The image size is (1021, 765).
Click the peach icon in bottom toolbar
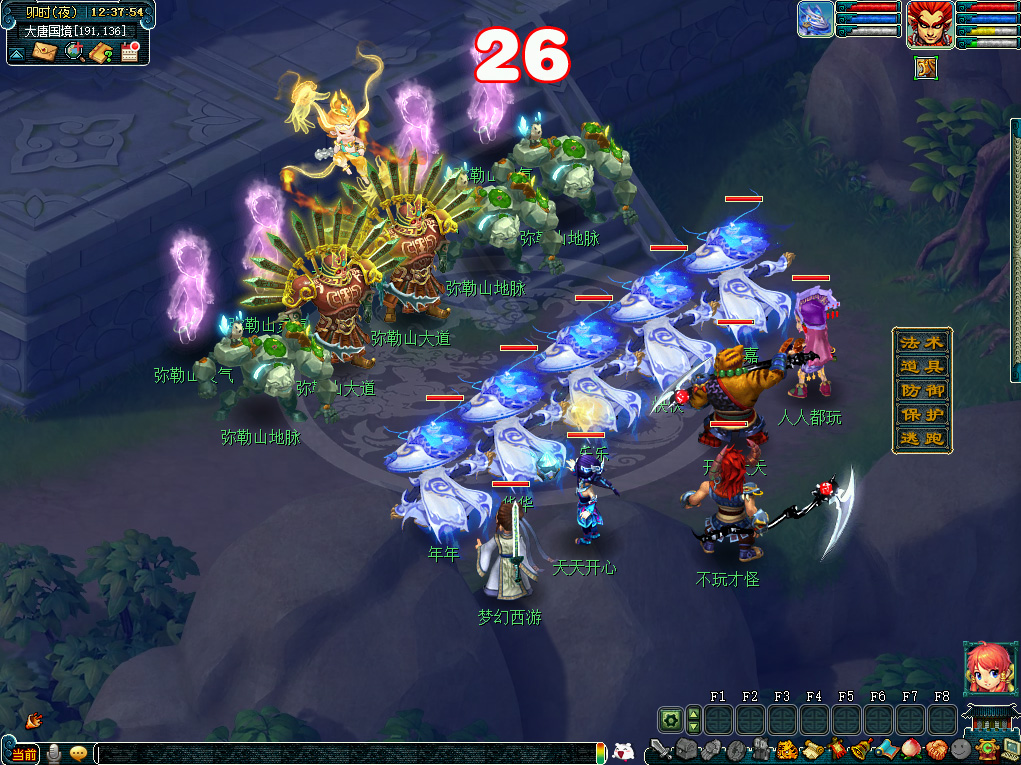(x=910, y=749)
